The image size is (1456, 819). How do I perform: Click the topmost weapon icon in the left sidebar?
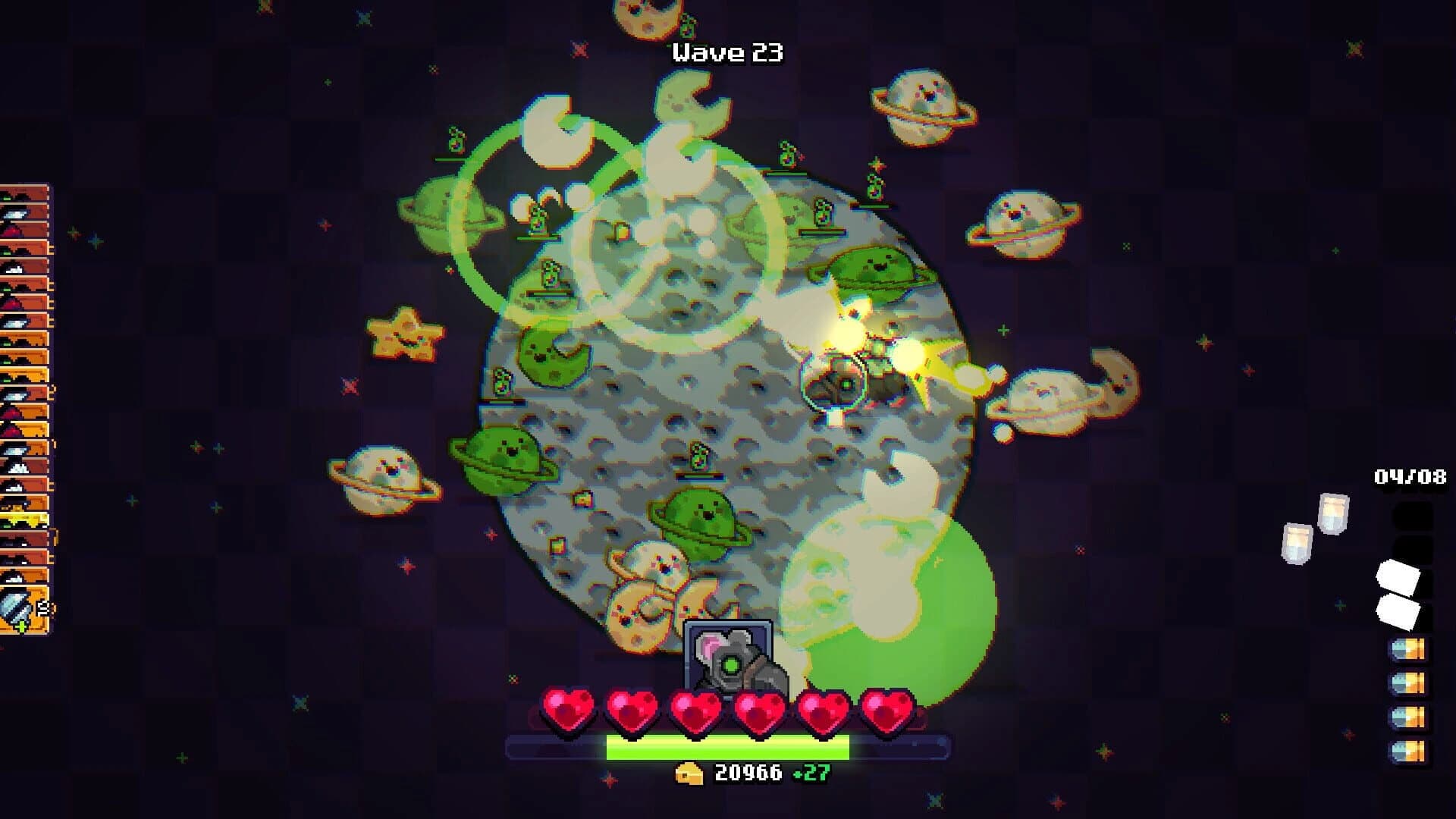coord(23,193)
